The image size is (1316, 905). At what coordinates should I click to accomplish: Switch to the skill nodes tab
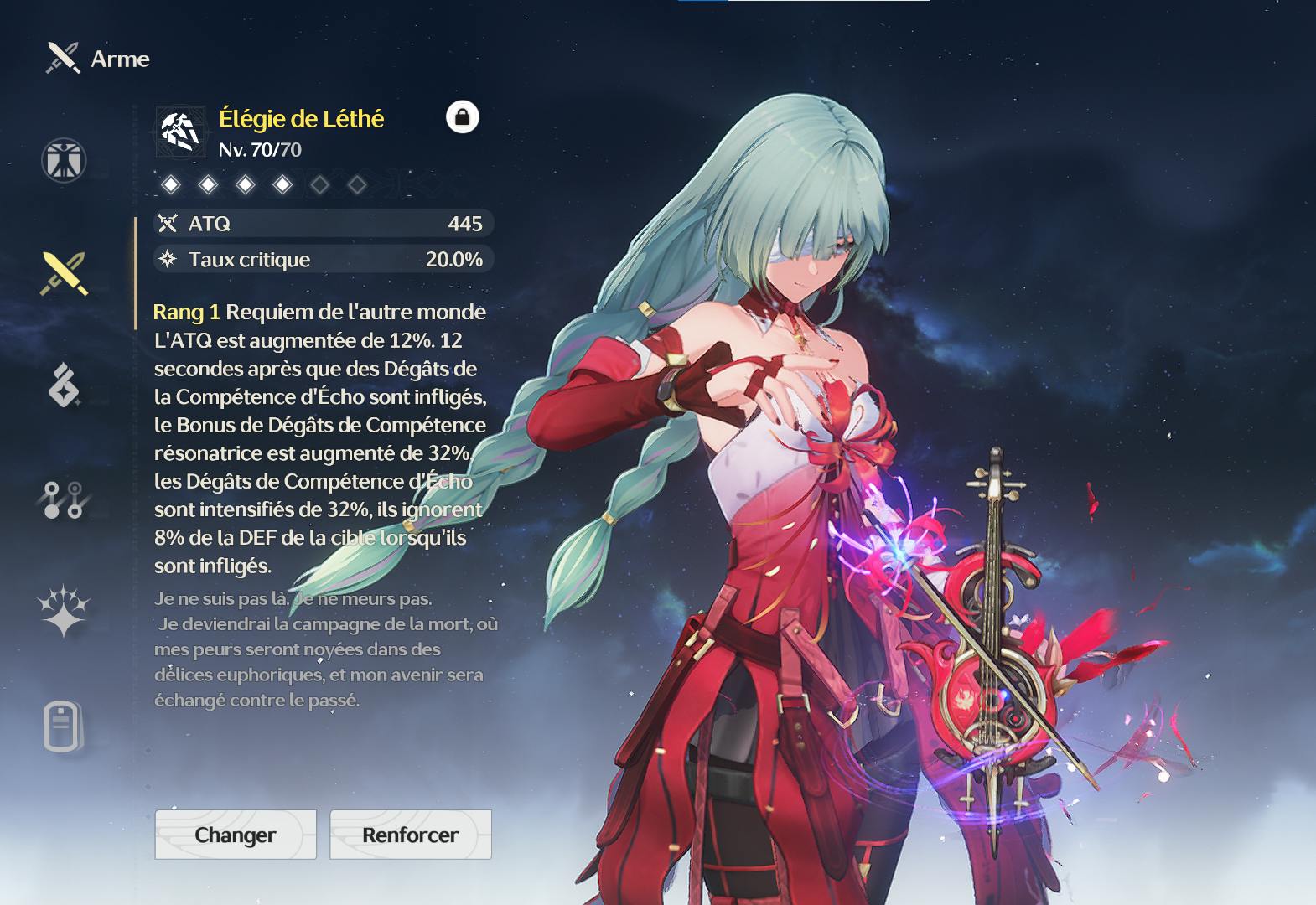[x=64, y=499]
